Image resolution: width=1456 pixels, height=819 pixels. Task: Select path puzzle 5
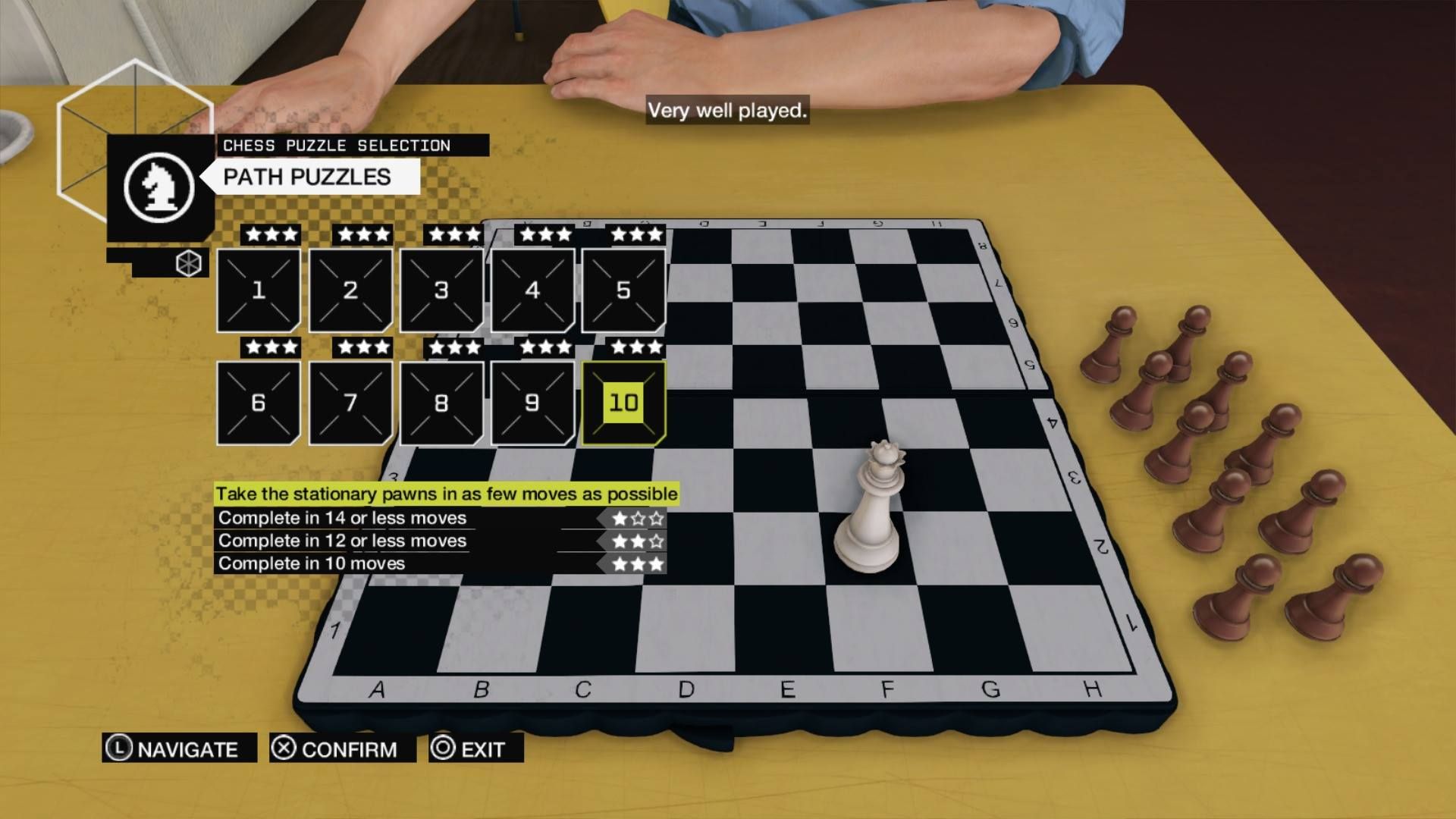click(x=623, y=290)
